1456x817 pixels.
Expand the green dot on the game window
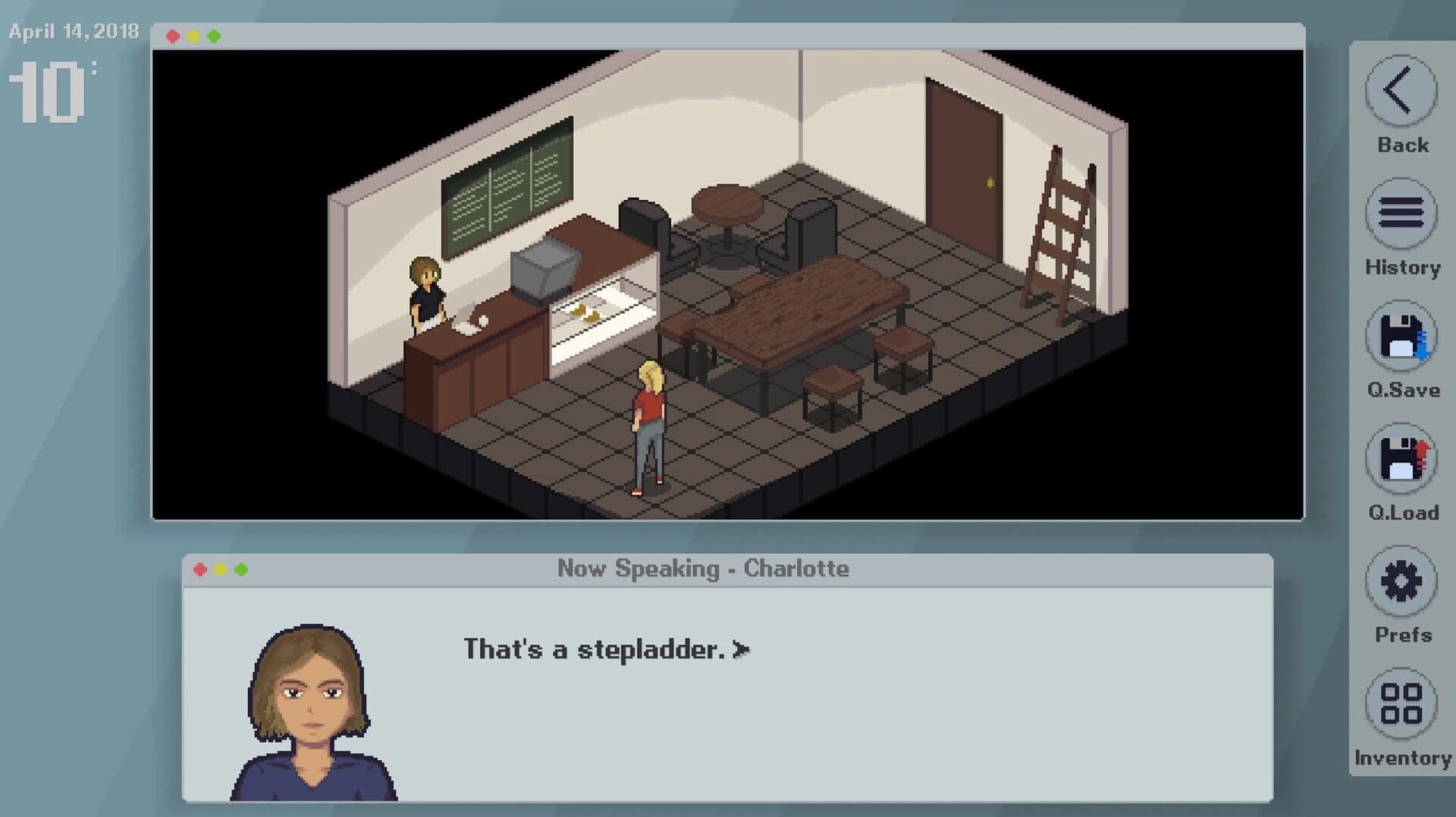point(216,34)
